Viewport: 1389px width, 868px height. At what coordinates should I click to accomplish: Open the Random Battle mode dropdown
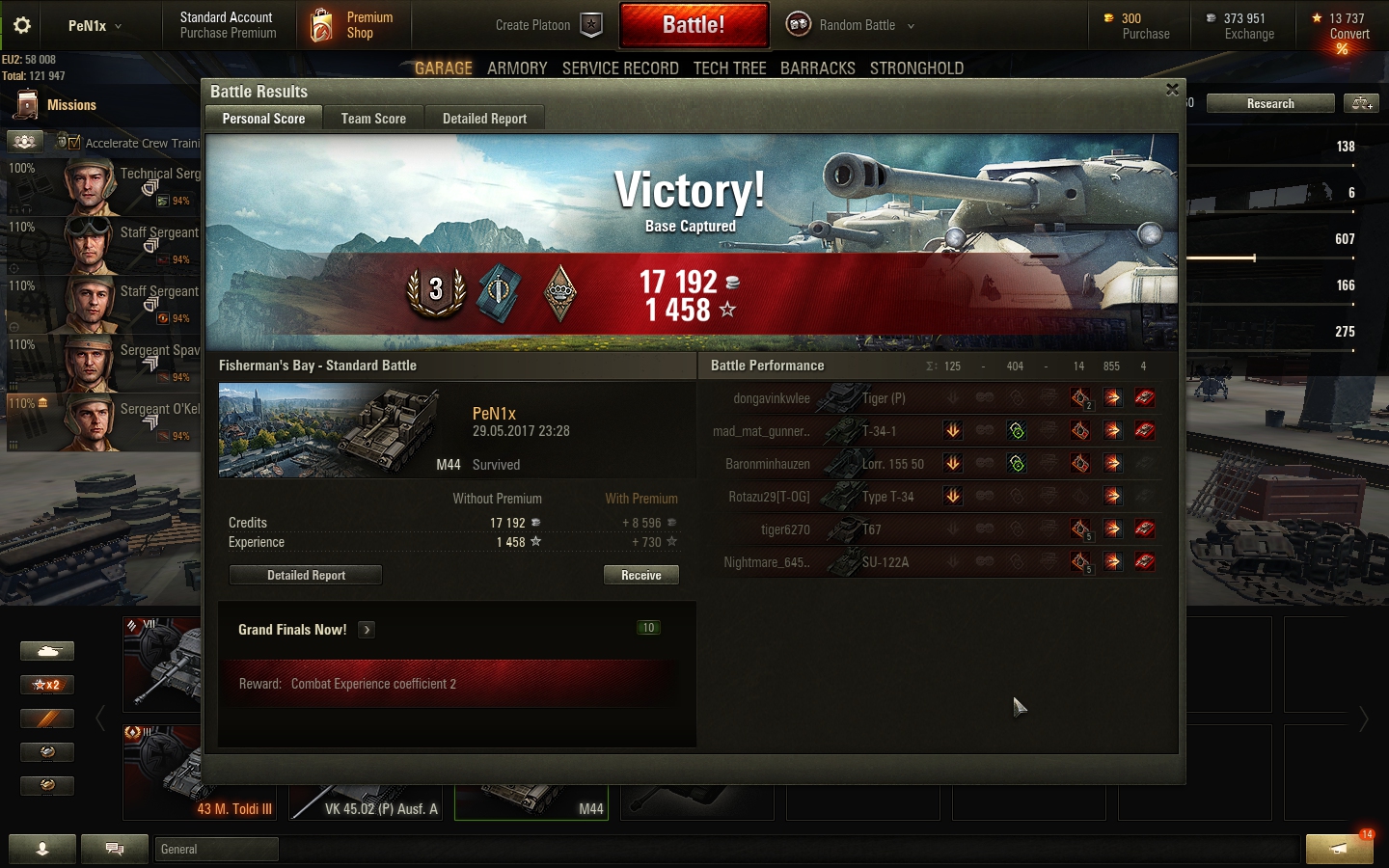(851, 25)
